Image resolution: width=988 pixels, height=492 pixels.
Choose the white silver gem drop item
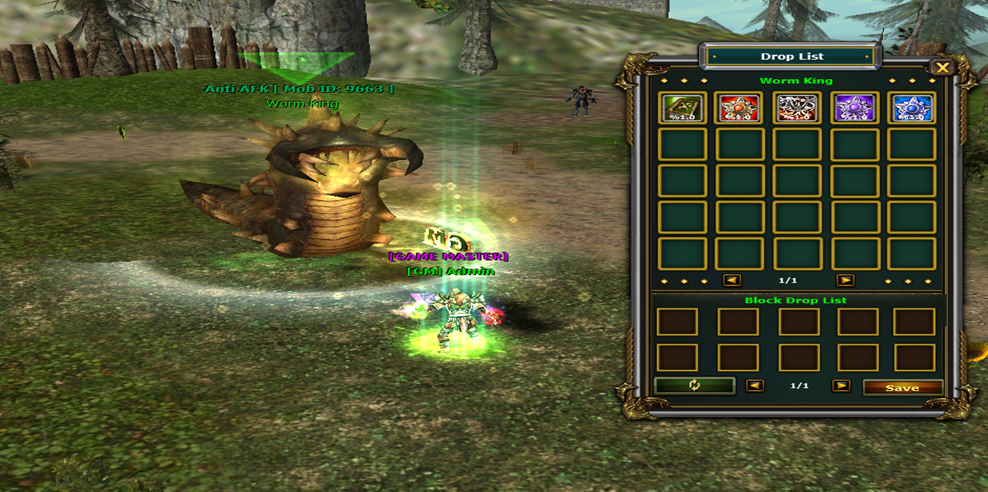797,108
